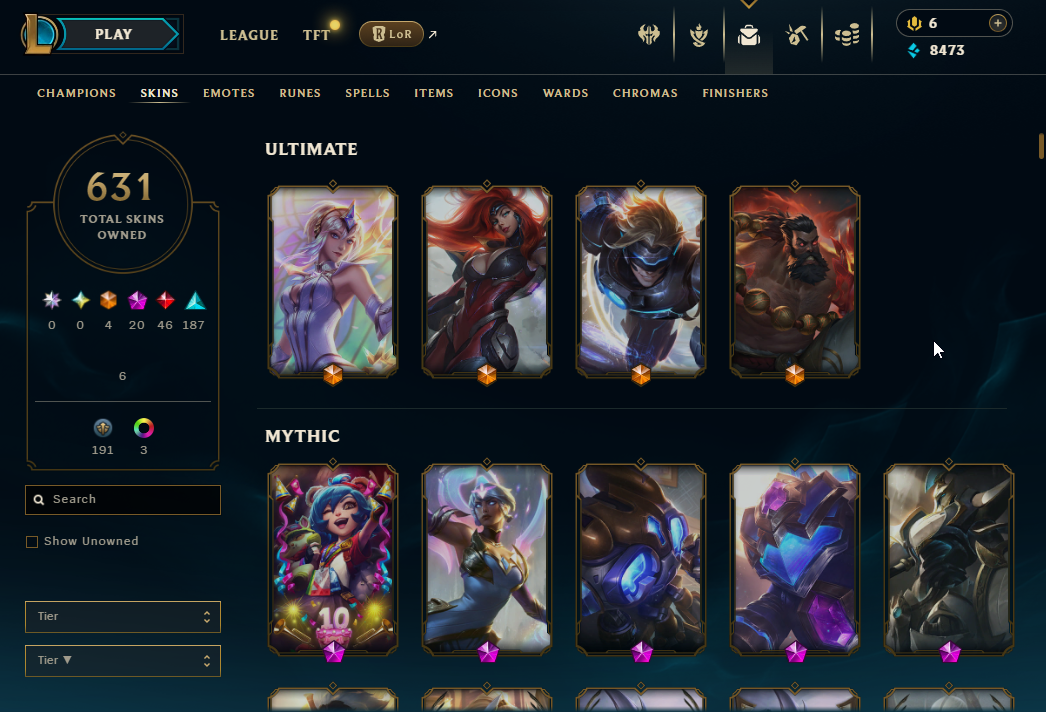Show the Finishers tab
The image size is (1046, 712).
[735, 93]
